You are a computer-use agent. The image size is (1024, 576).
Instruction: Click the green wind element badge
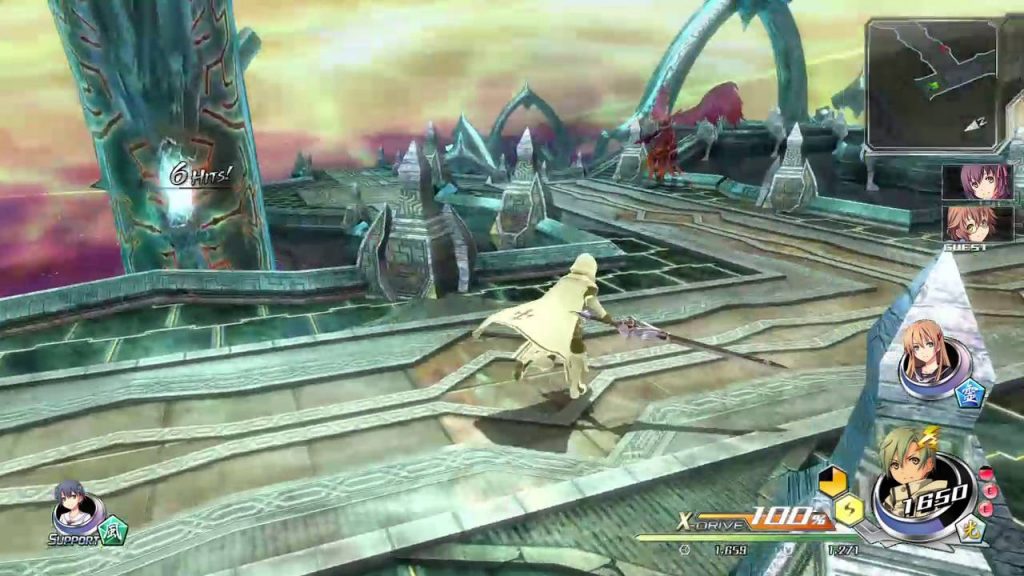point(114,527)
